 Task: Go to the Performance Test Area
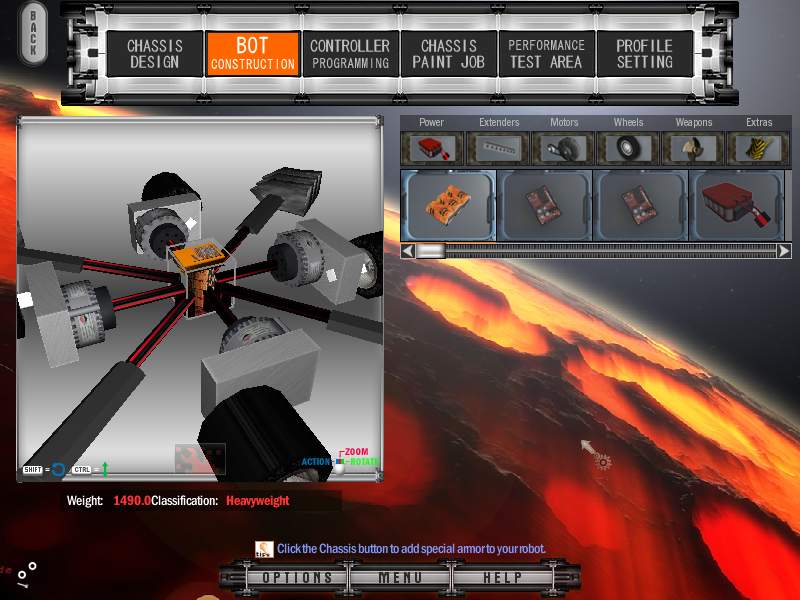tap(546, 54)
